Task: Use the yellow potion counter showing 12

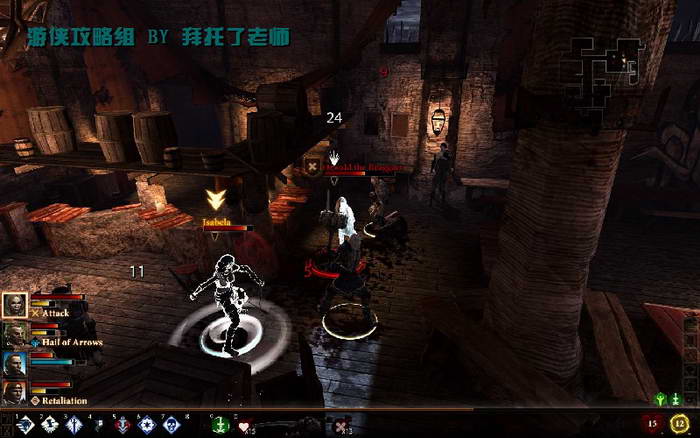Action: [683, 424]
